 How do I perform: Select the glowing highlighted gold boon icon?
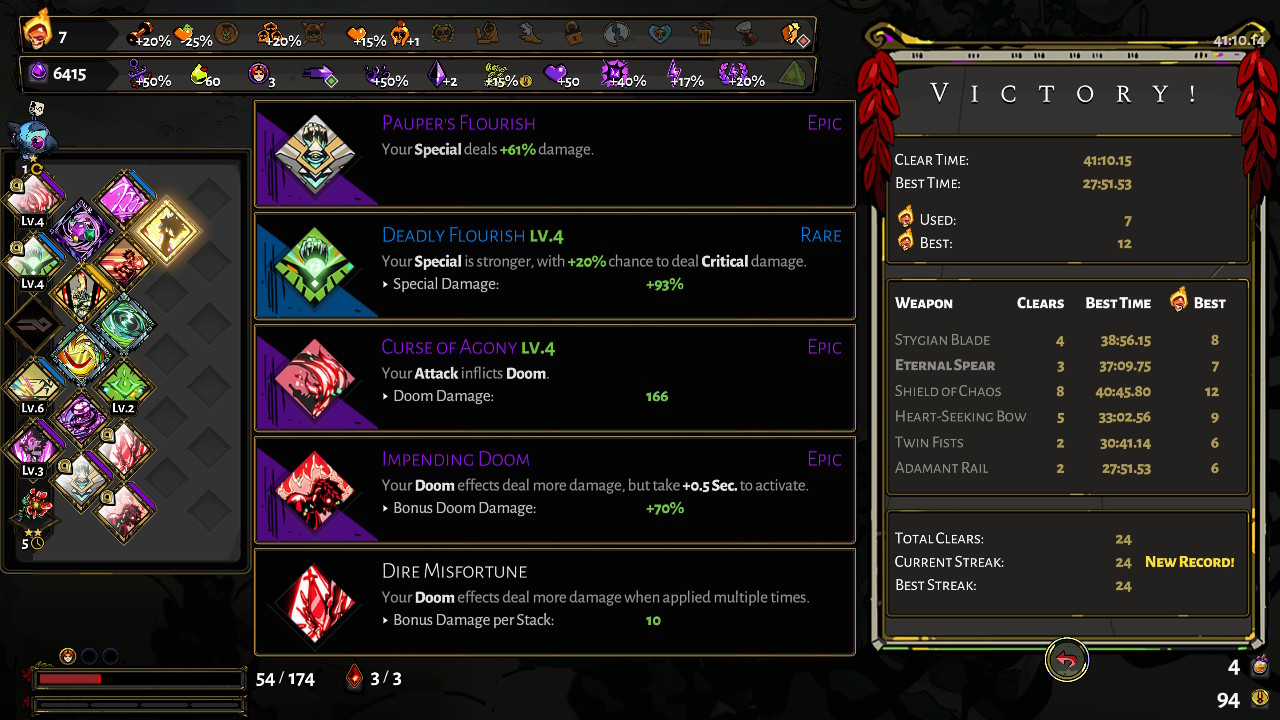click(166, 229)
